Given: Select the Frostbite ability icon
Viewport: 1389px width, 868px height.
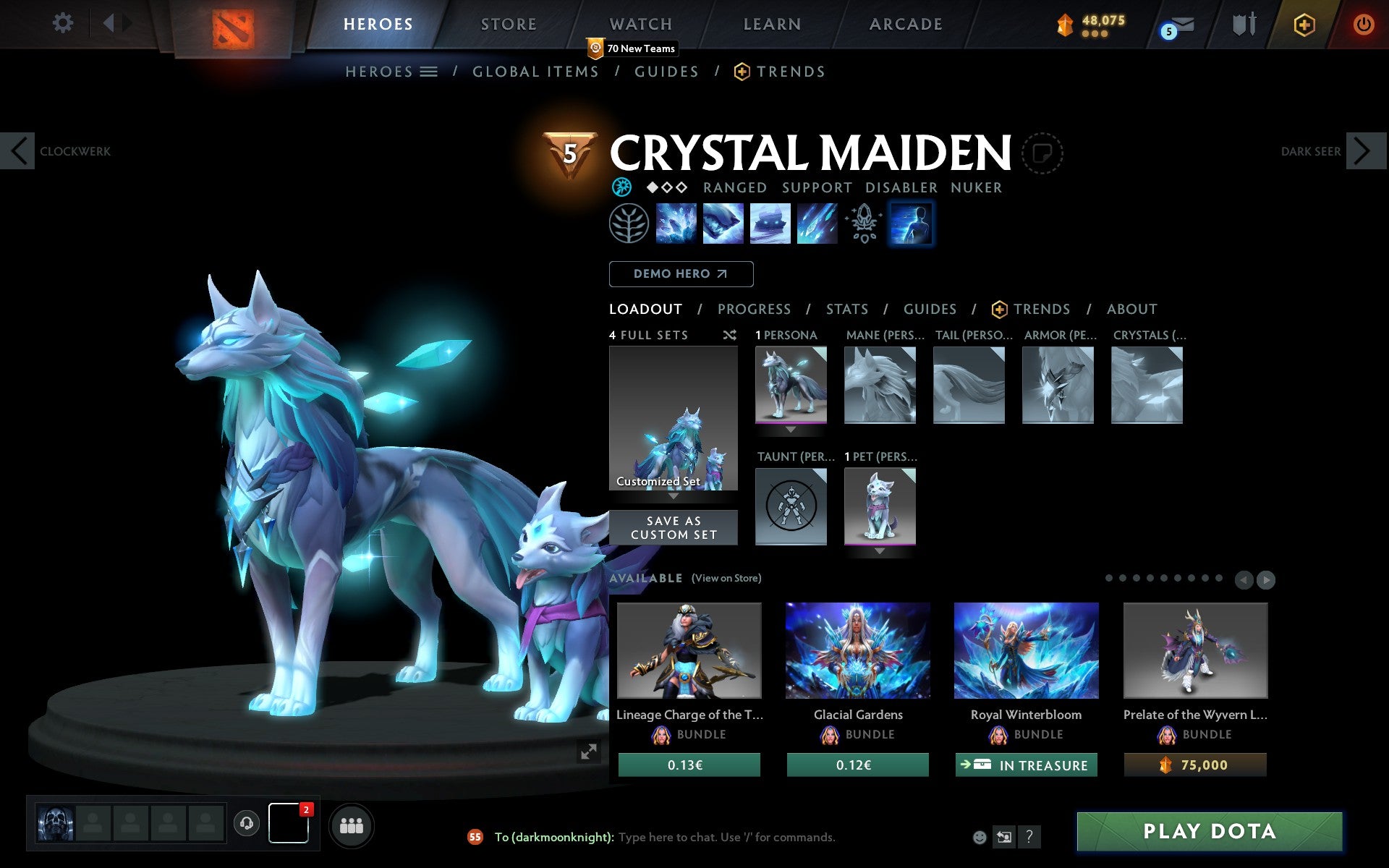Looking at the screenshot, I should (x=723, y=223).
